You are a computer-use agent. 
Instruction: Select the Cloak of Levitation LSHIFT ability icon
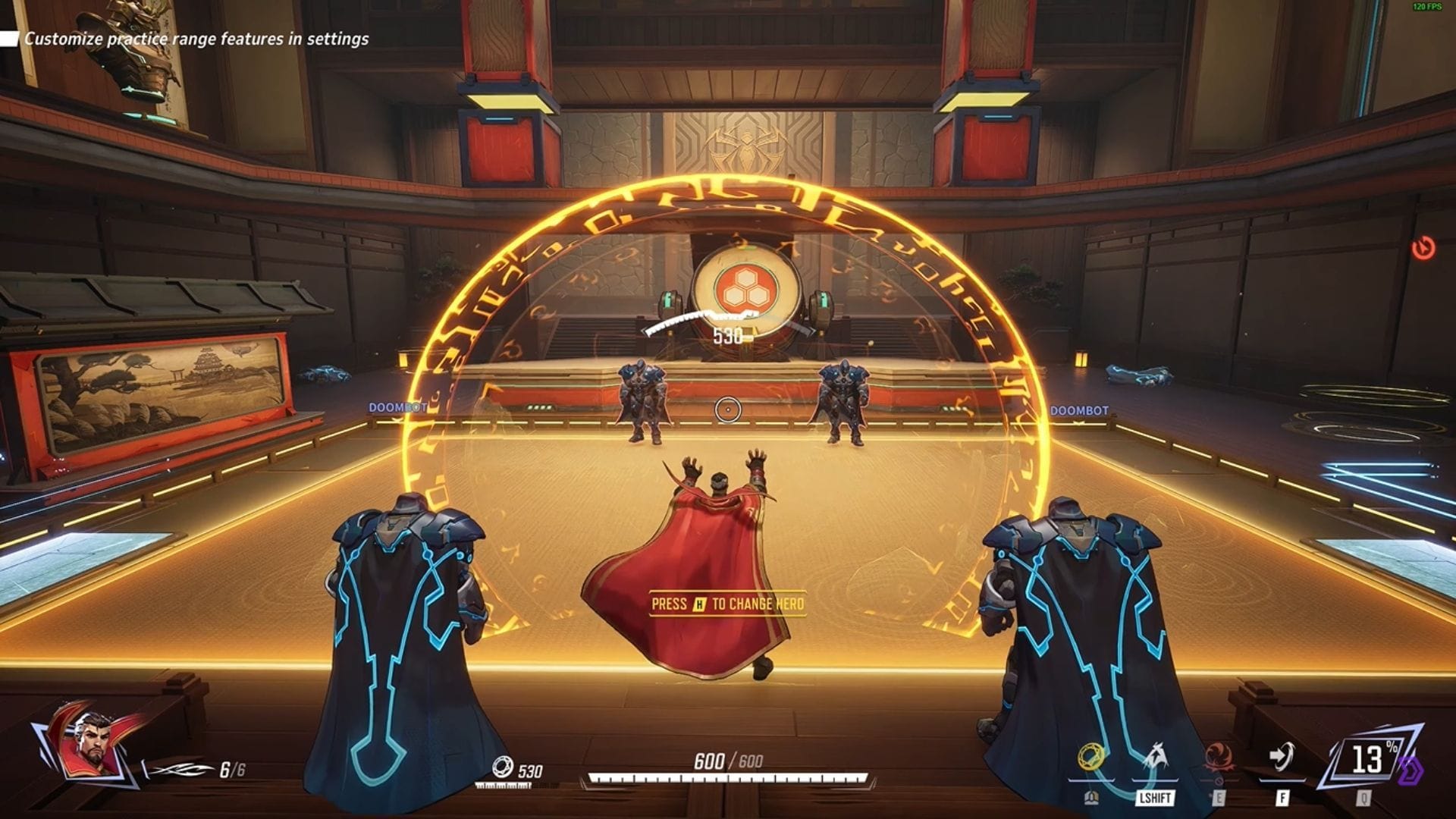1156,756
